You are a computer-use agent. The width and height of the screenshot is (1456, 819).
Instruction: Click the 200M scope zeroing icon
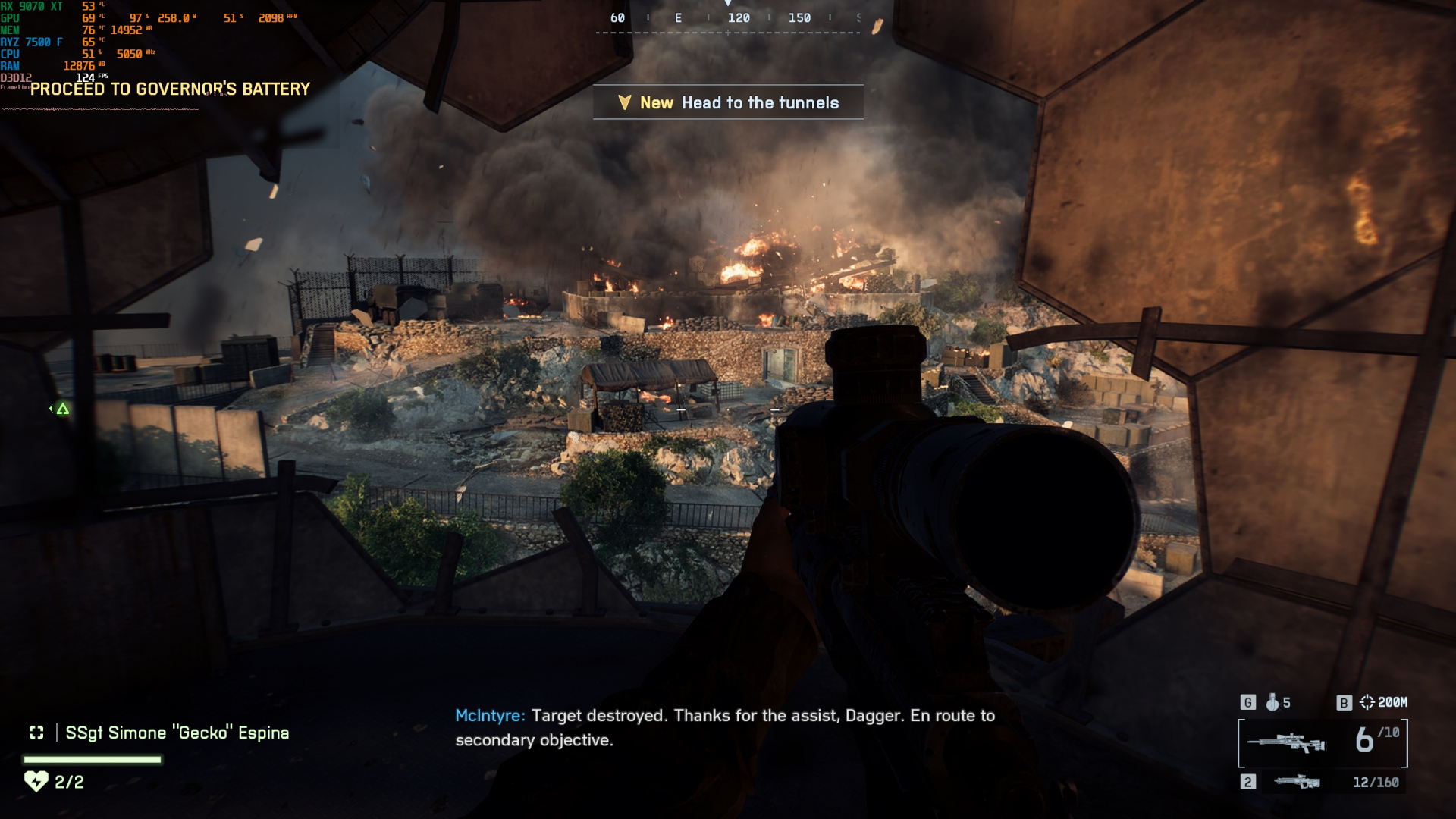click(x=1367, y=702)
